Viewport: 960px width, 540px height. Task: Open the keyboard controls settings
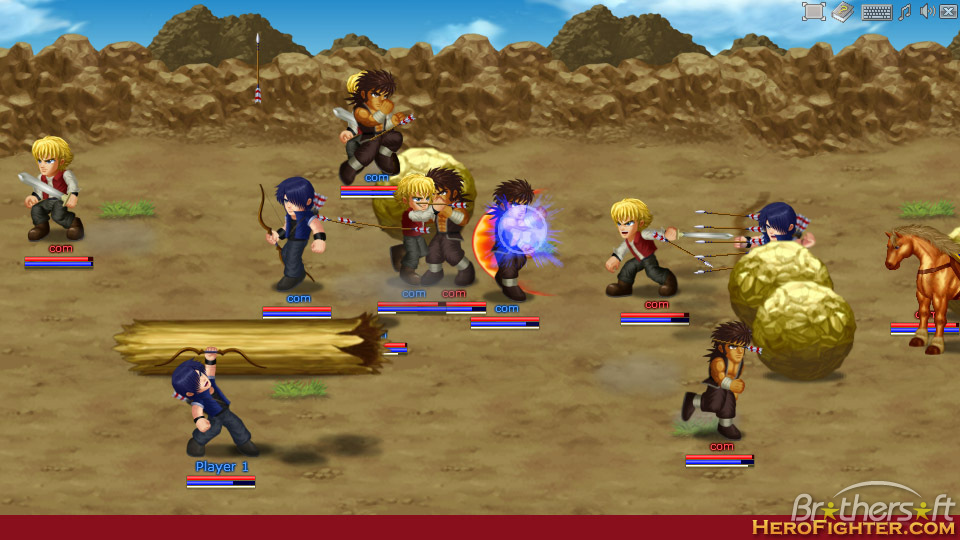[x=876, y=12]
